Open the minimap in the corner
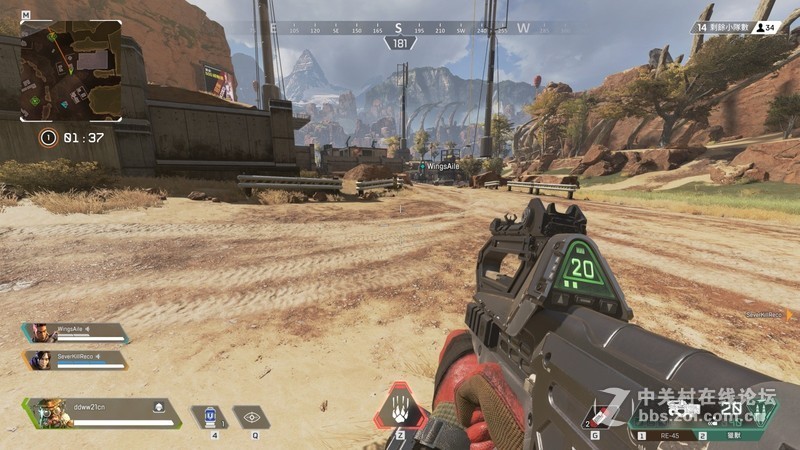Image resolution: width=800 pixels, height=450 pixels. click(70, 71)
